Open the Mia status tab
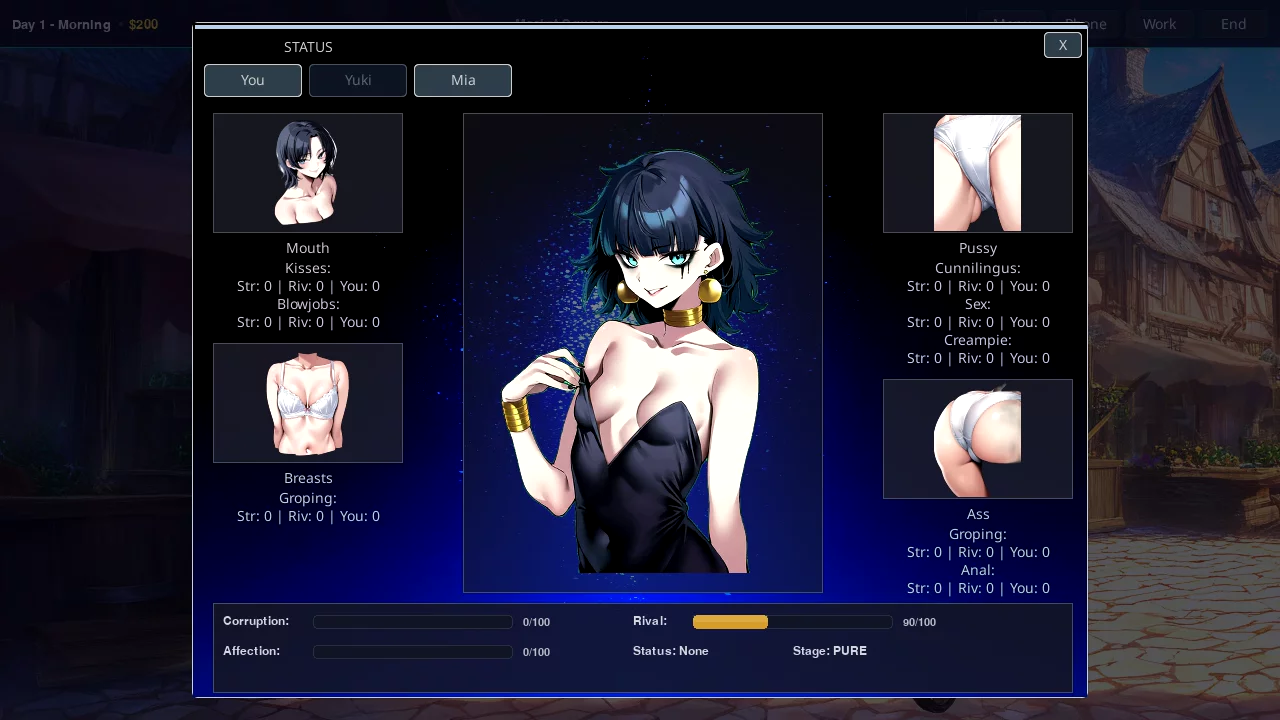 463,80
